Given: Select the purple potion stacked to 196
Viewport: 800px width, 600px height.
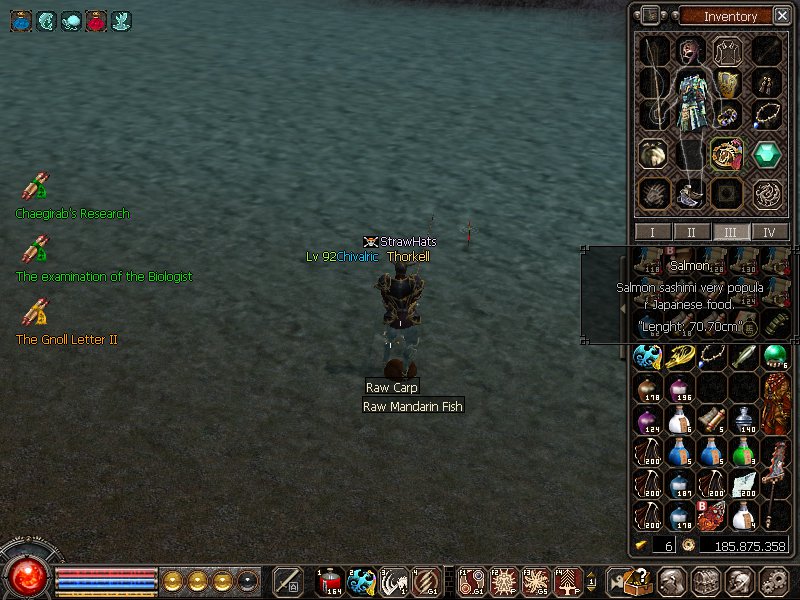Looking at the screenshot, I should tap(679, 388).
